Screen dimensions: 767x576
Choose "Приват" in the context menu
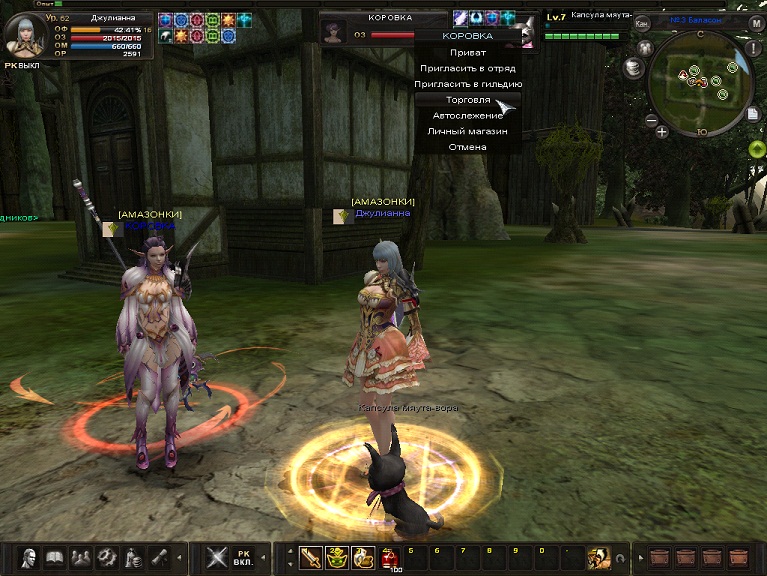tap(467, 52)
